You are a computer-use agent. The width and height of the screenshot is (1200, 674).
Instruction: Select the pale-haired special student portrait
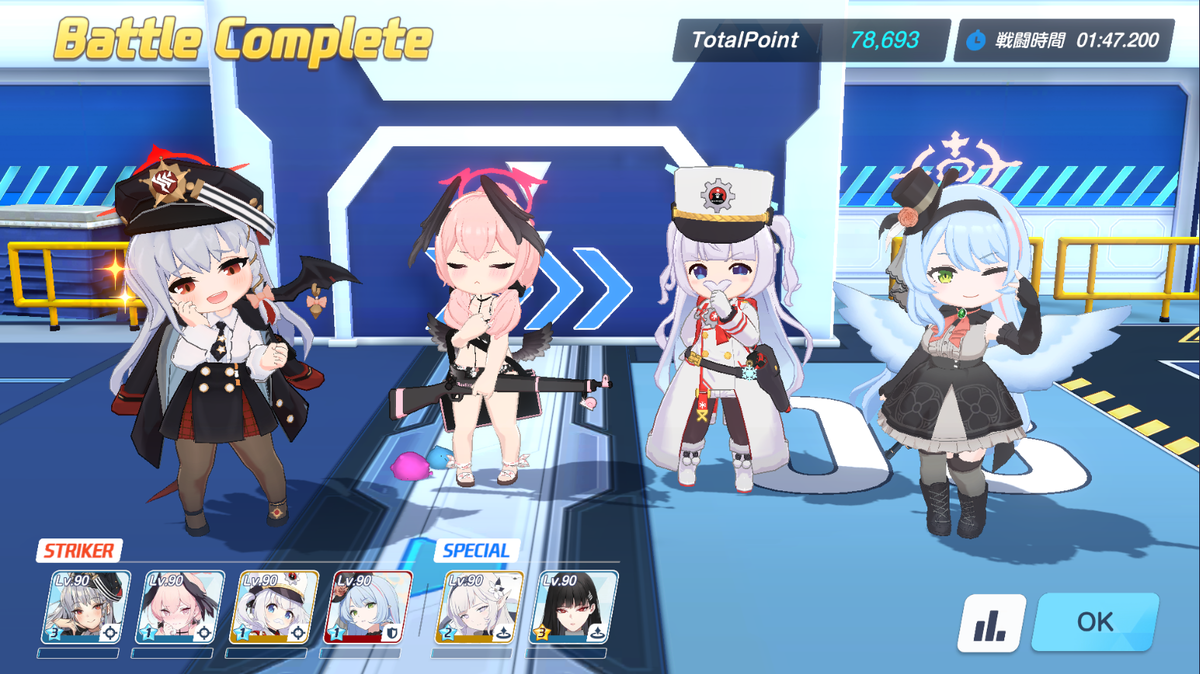pyautogui.click(x=481, y=607)
